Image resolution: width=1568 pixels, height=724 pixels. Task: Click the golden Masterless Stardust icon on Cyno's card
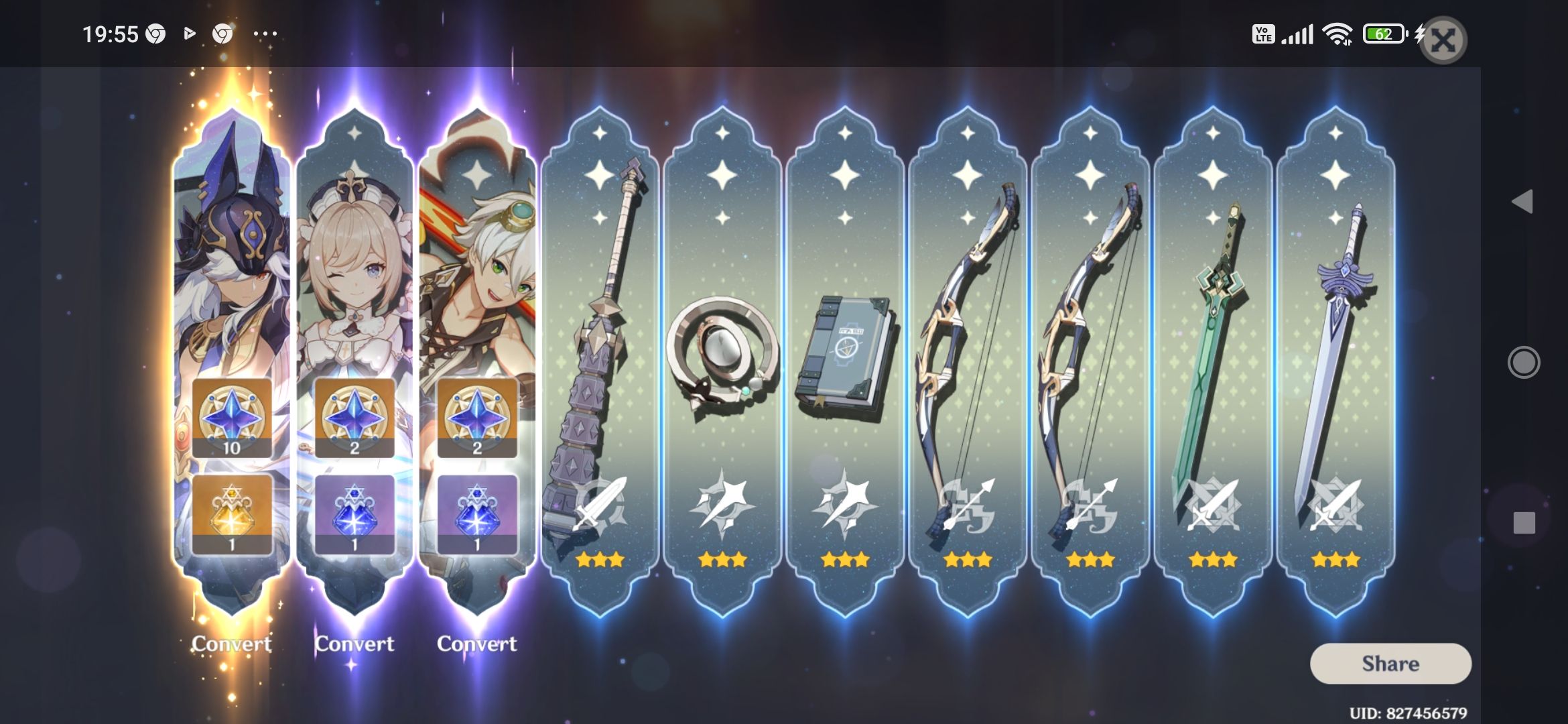(x=231, y=513)
